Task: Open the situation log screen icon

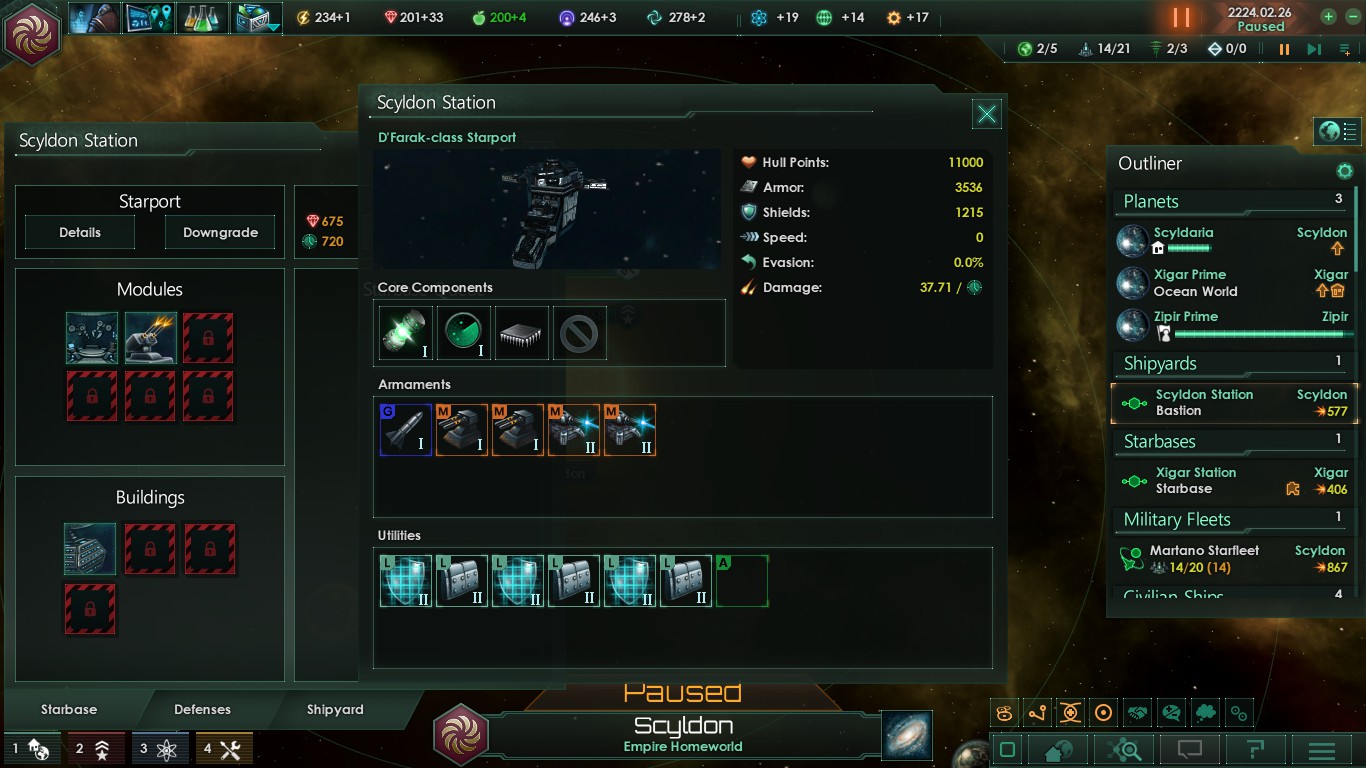Action: [148, 17]
